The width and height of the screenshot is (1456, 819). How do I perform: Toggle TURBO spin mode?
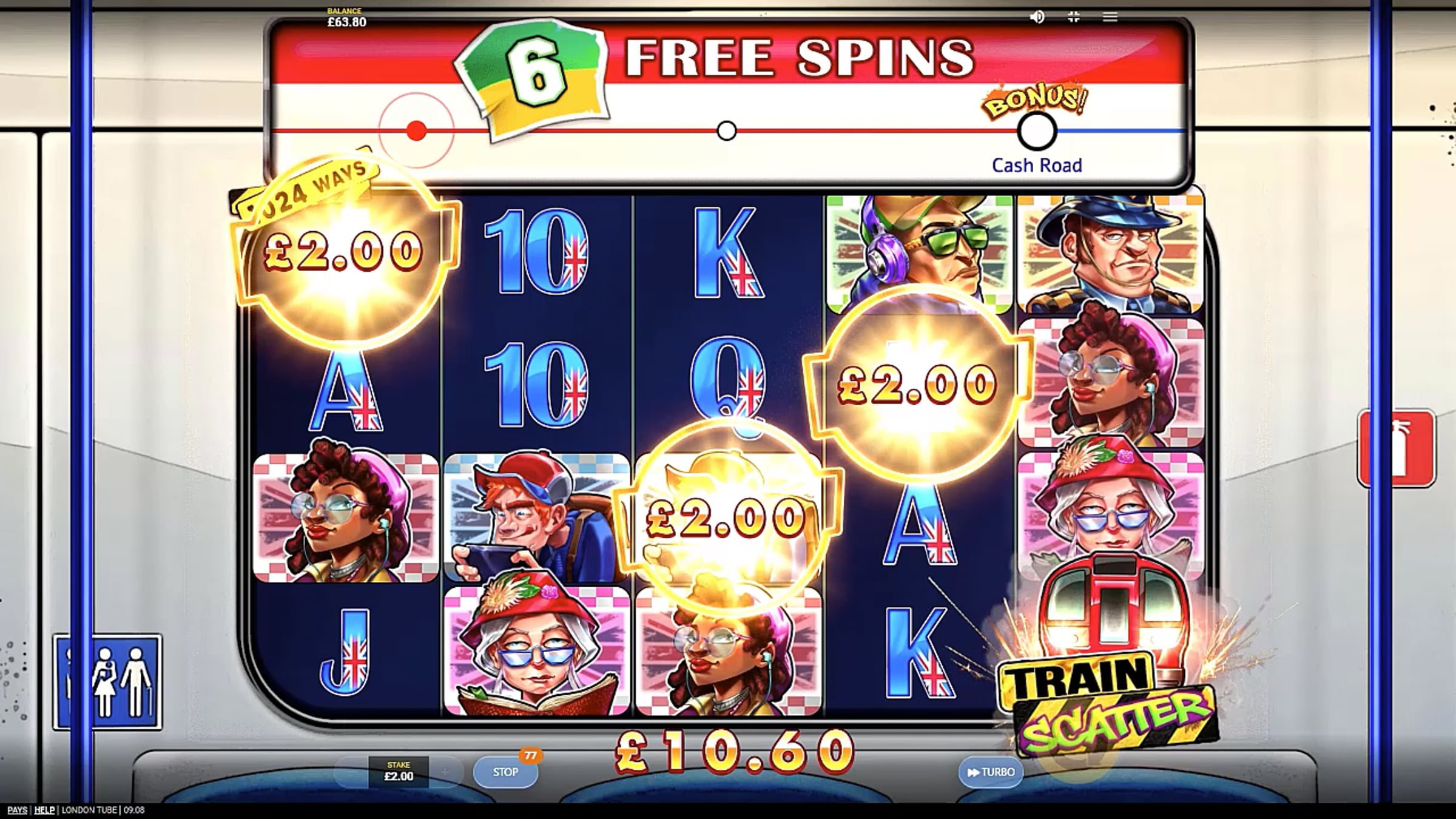pos(990,772)
